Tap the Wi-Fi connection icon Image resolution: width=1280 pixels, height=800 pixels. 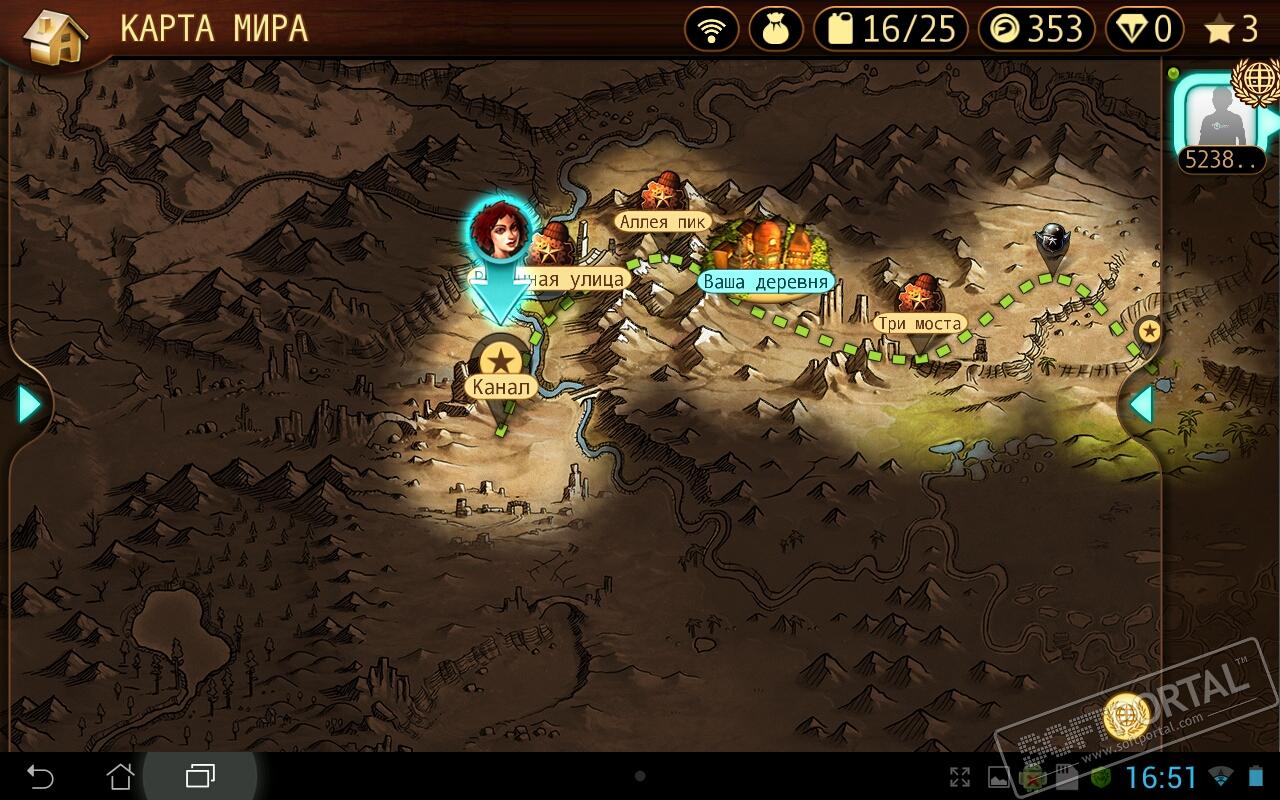(x=712, y=30)
